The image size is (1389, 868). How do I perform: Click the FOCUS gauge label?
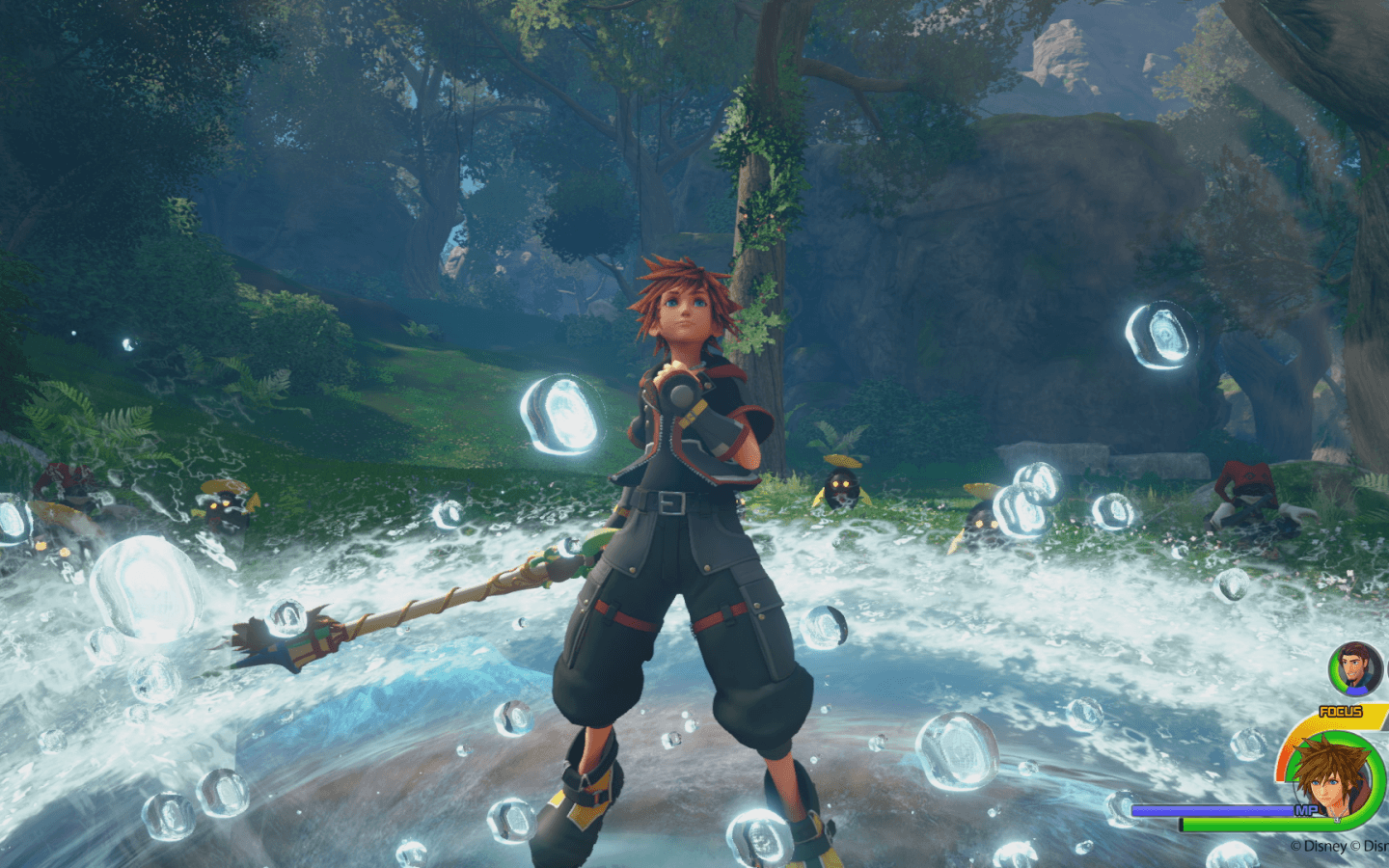click(x=1341, y=710)
